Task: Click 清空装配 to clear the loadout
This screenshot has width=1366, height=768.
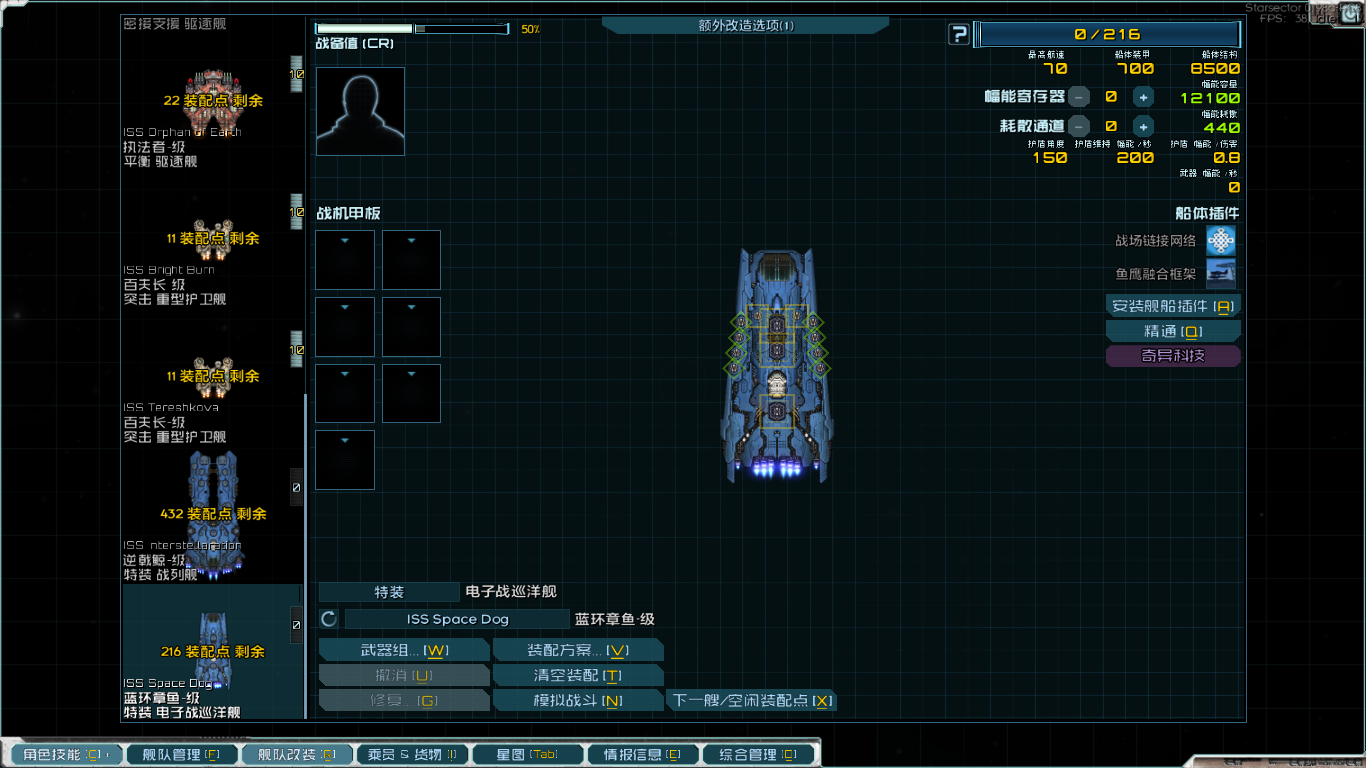Action: pos(577,674)
